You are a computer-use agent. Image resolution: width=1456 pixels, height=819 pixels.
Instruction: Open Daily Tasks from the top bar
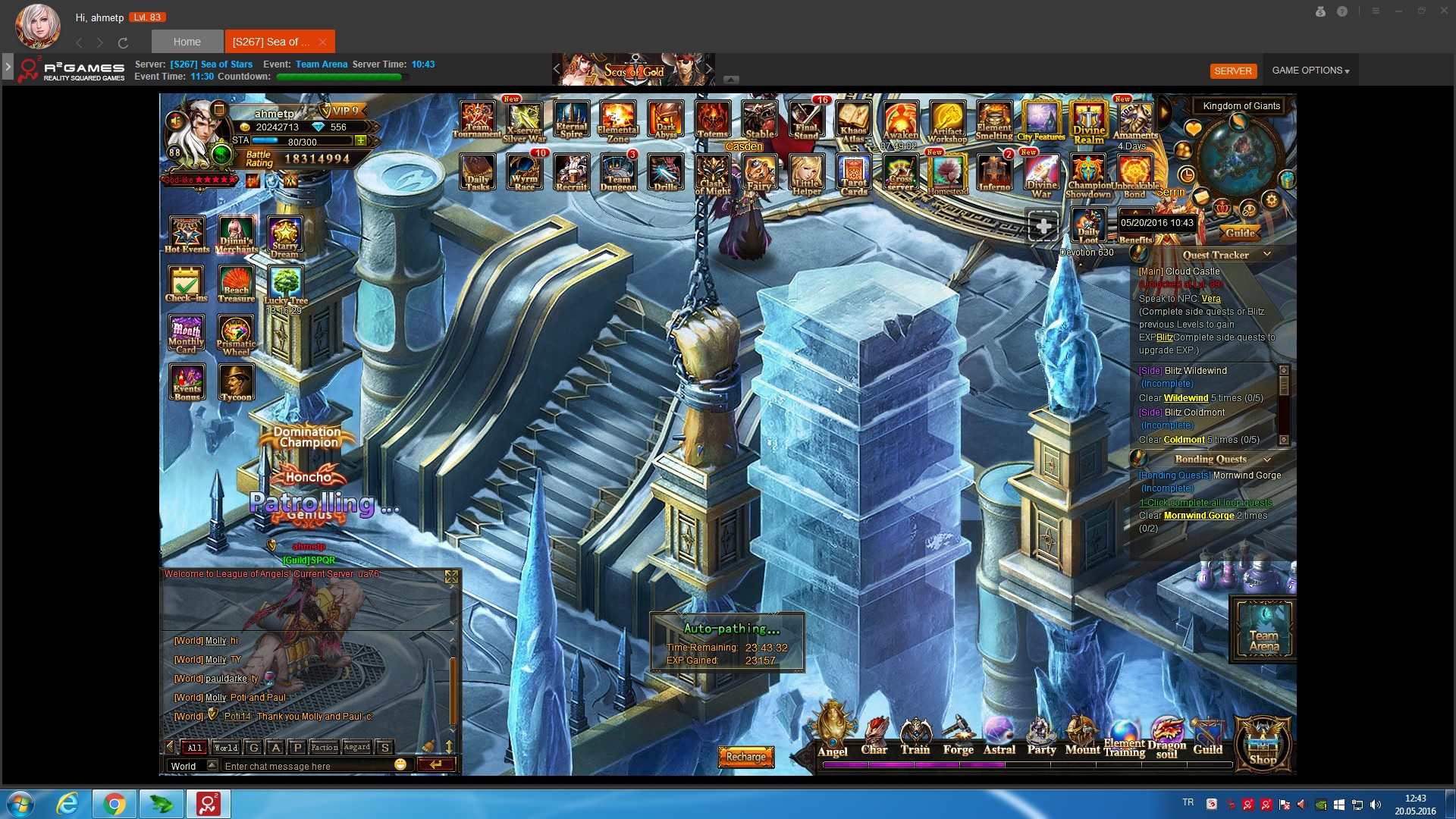click(x=478, y=172)
